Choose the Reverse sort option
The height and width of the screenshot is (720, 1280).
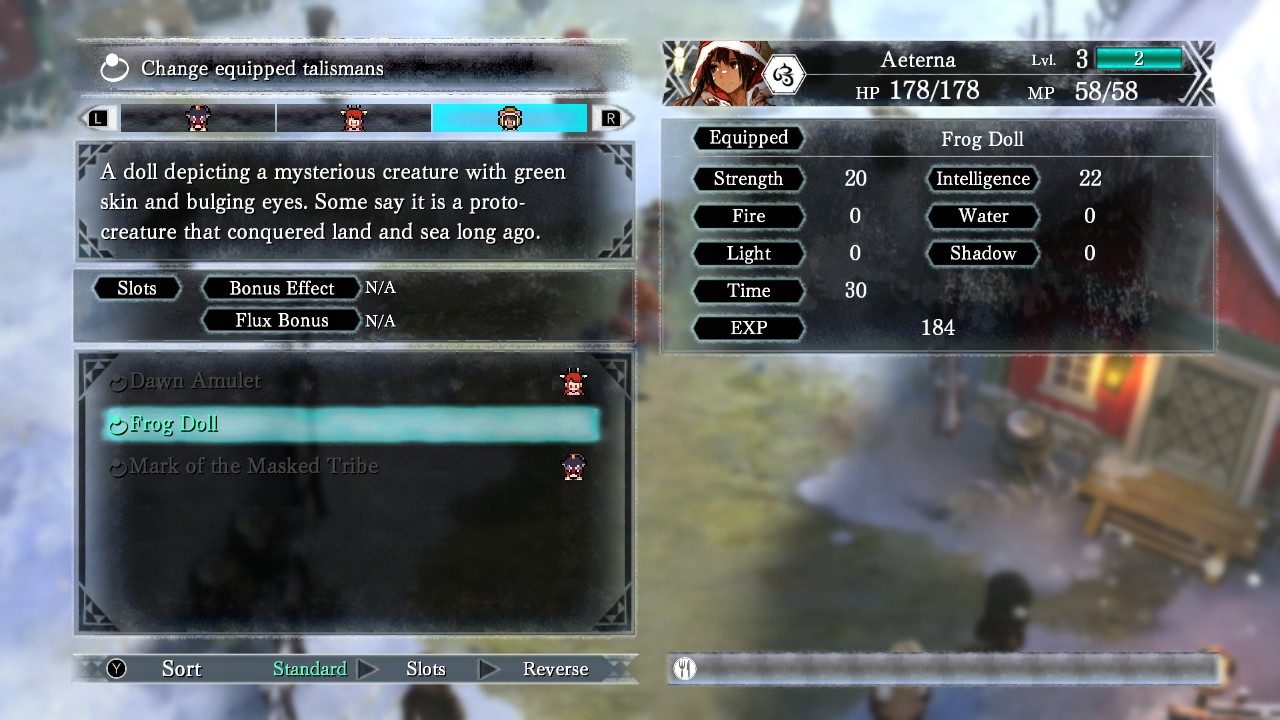[x=555, y=669]
